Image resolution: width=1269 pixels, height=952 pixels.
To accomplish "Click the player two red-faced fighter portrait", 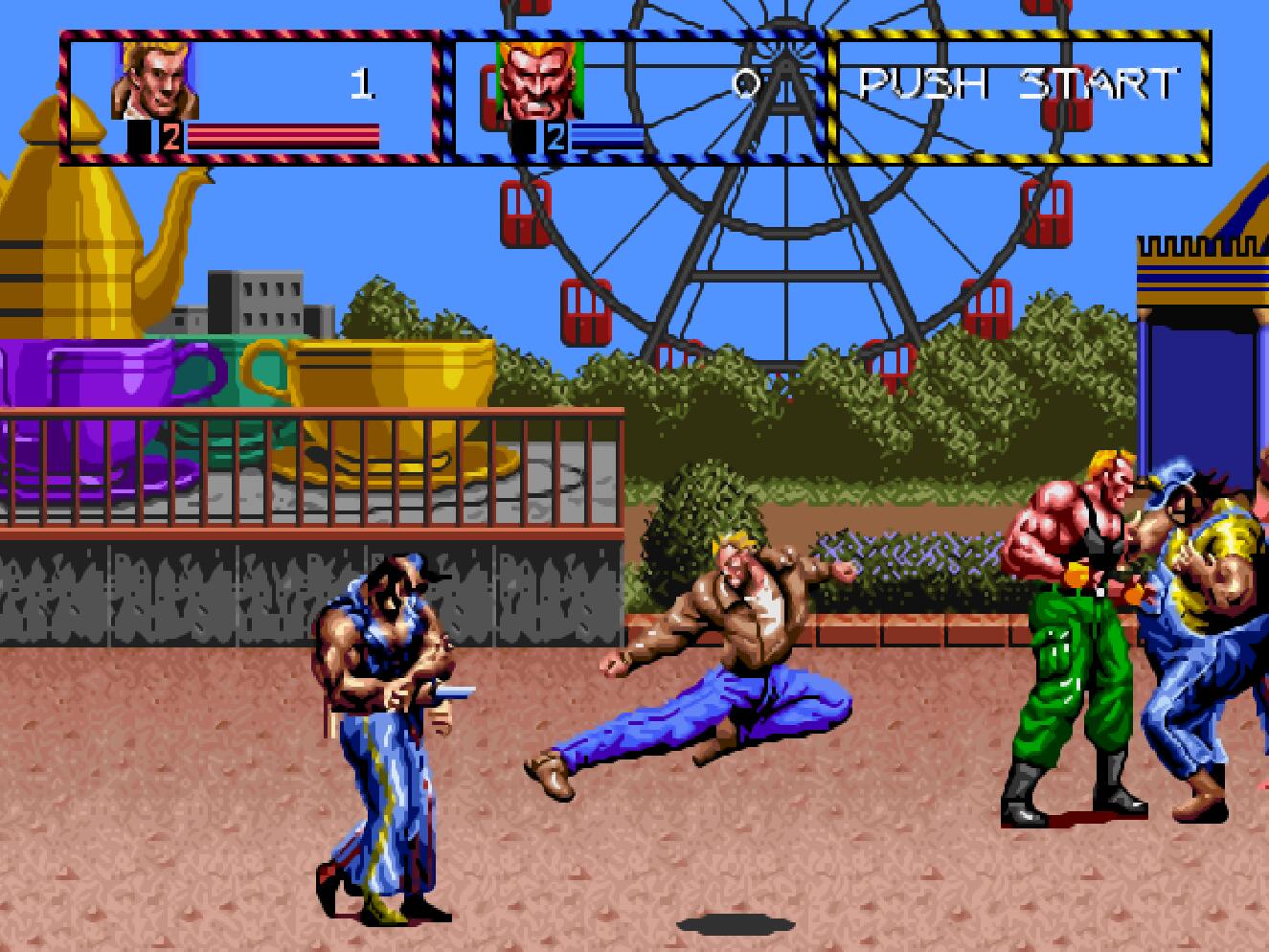I will [x=537, y=80].
